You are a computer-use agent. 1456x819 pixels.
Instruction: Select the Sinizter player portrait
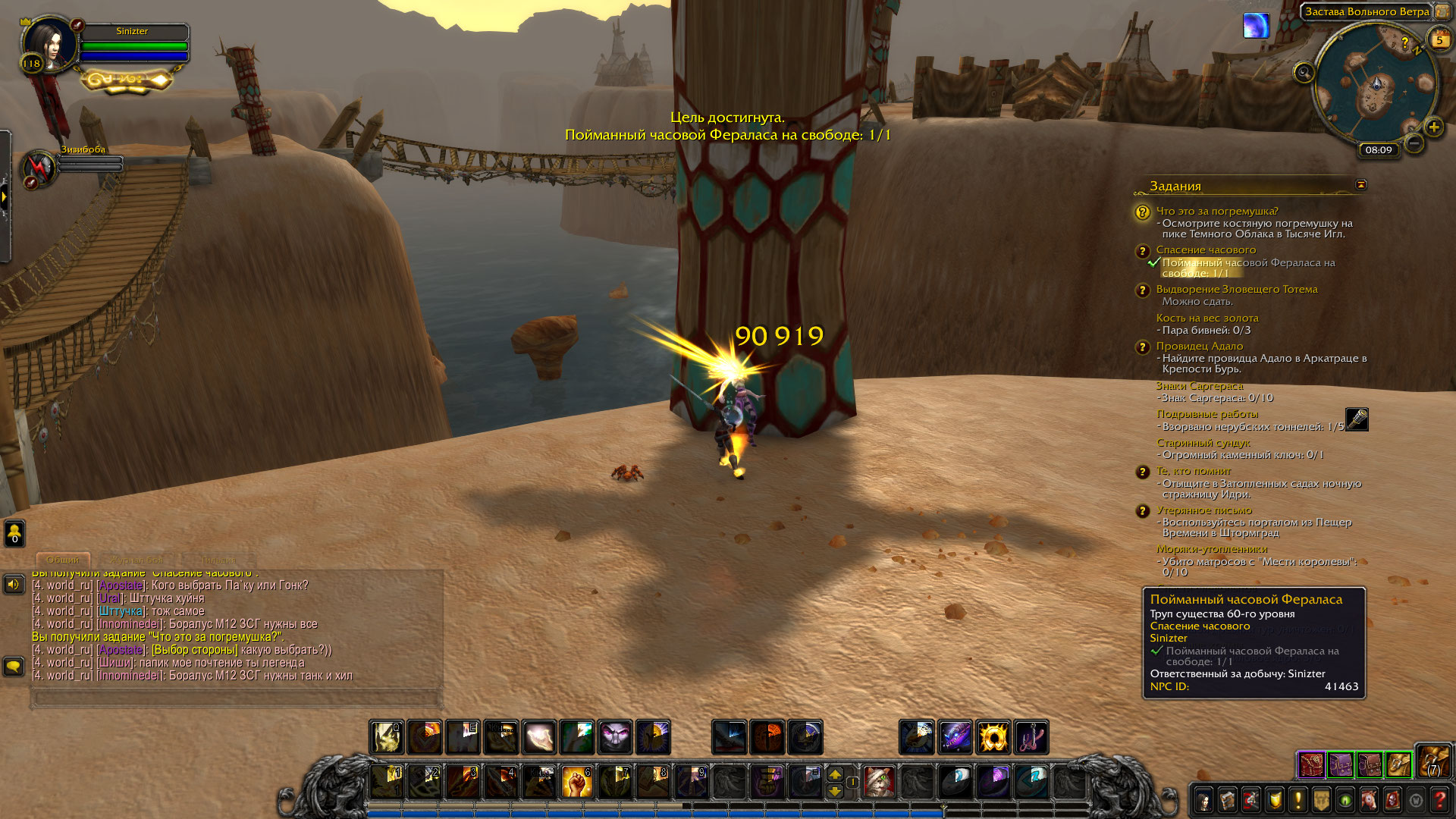point(50,43)
